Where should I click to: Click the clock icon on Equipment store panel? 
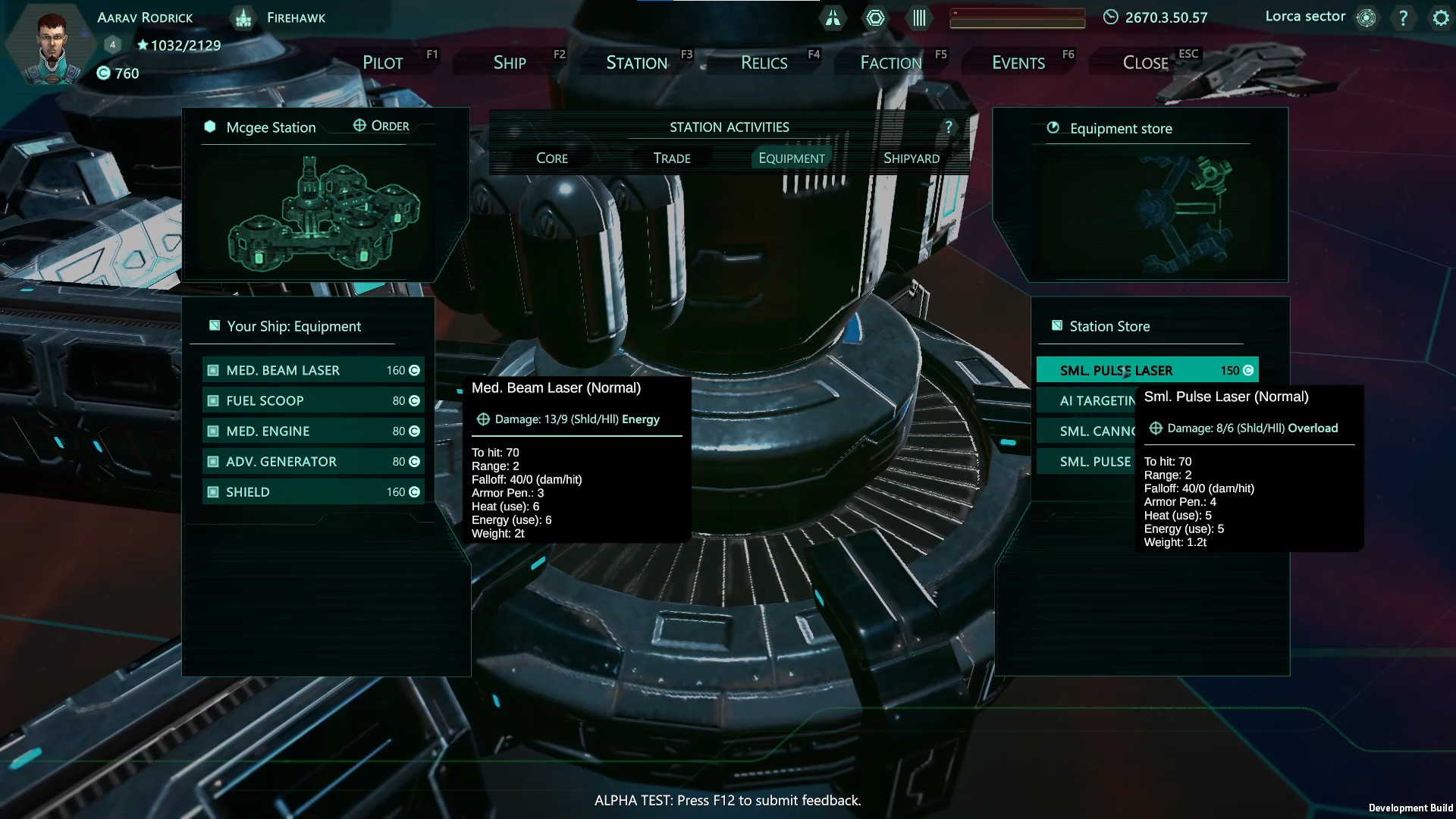tap(1053, 128)
